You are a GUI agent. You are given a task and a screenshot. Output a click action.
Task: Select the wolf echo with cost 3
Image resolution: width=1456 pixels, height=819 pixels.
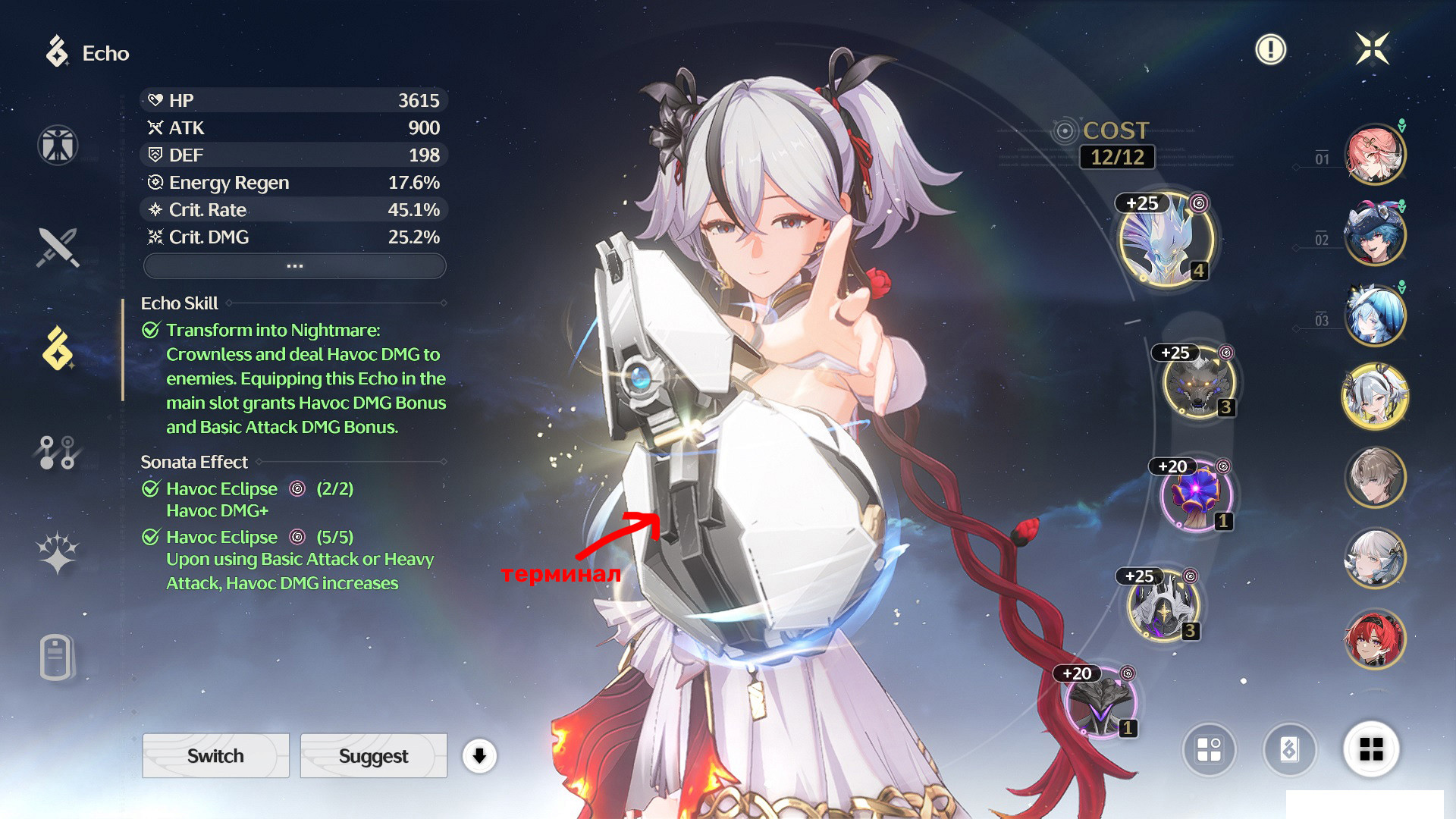(1198, 383)
